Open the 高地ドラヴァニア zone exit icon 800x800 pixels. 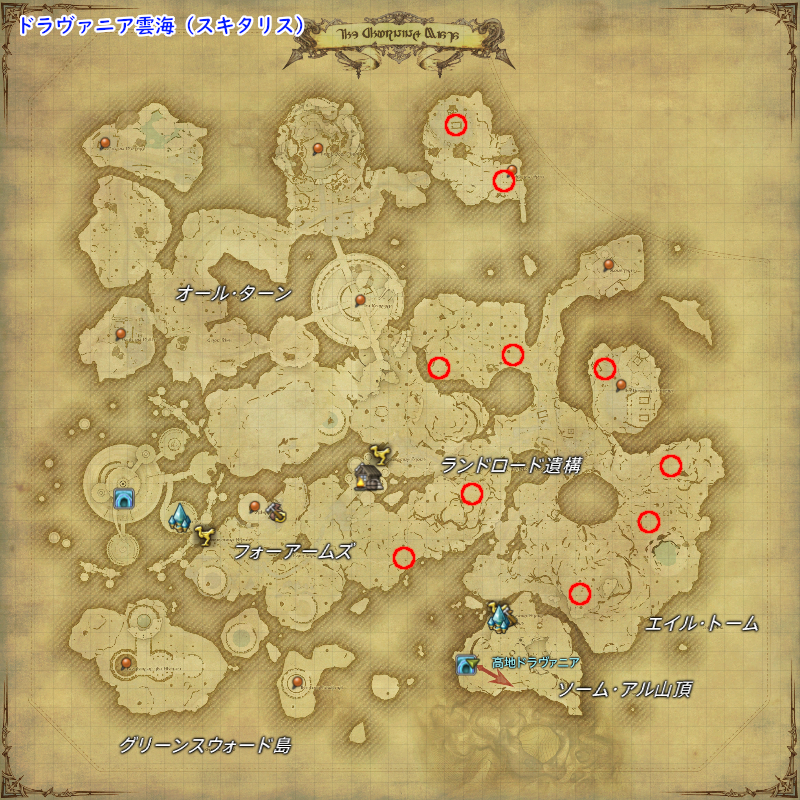coord(465,664)
